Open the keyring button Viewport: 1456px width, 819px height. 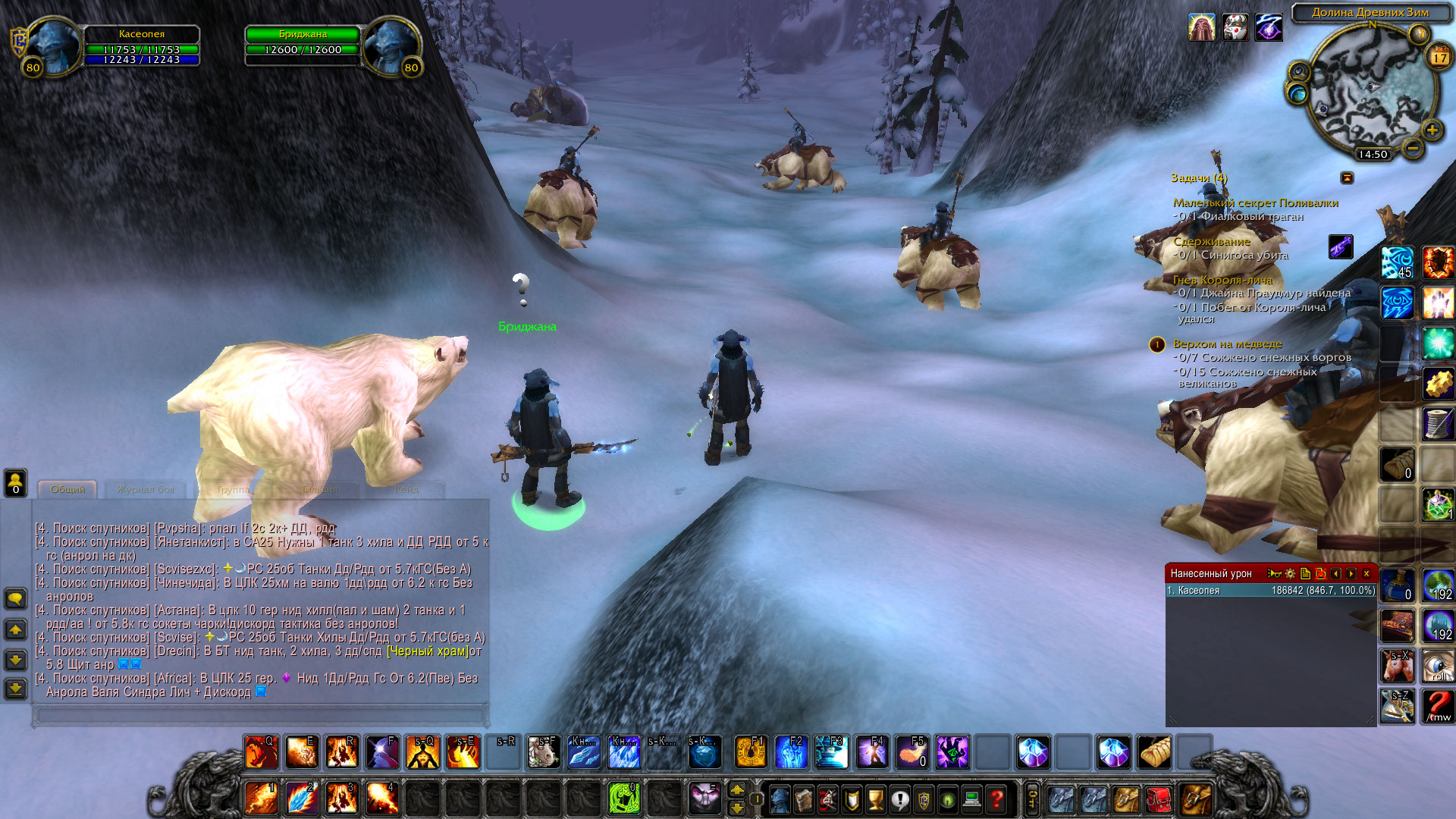tap(1032, 799)
